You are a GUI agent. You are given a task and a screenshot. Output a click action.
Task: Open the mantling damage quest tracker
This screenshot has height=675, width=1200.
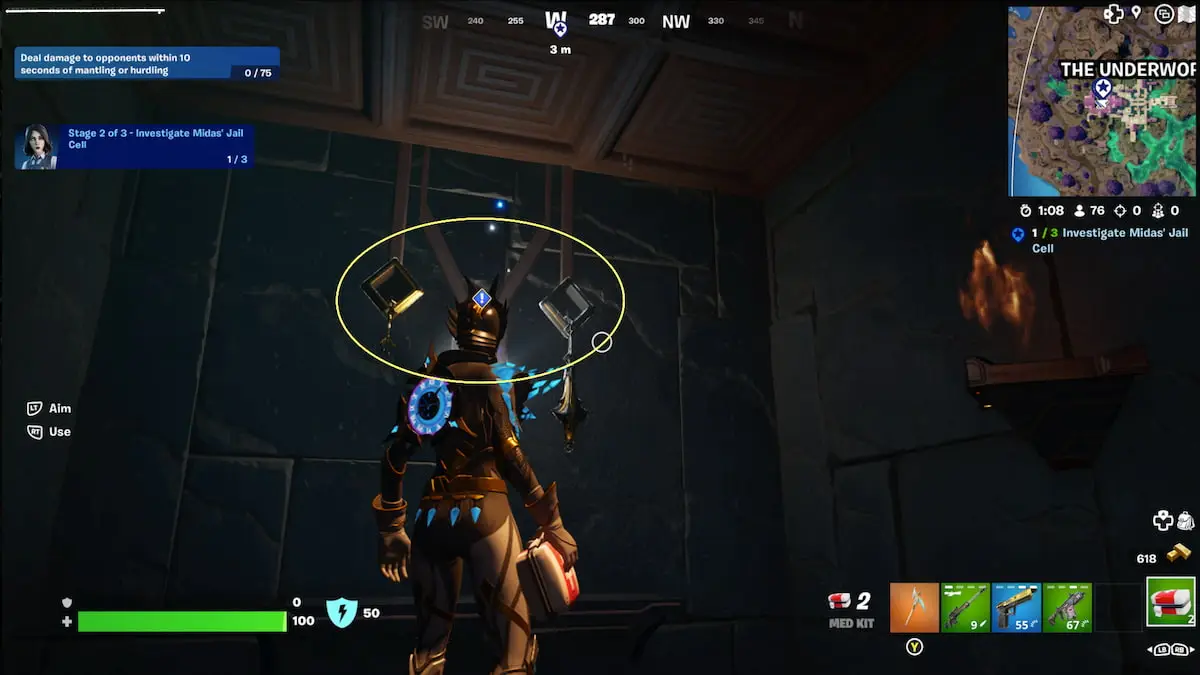(146, 64)
